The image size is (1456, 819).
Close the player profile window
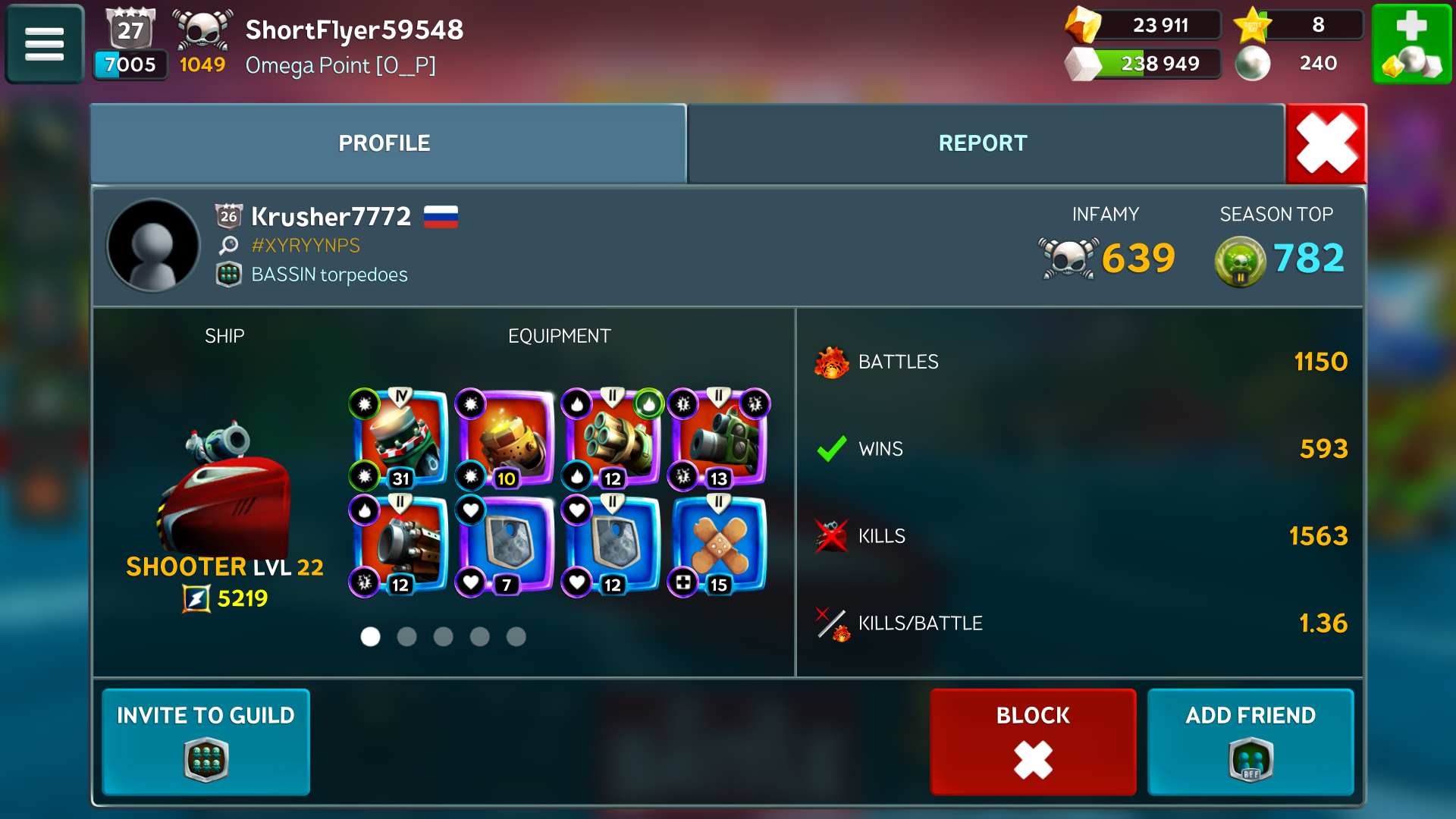pos(1326,143)
